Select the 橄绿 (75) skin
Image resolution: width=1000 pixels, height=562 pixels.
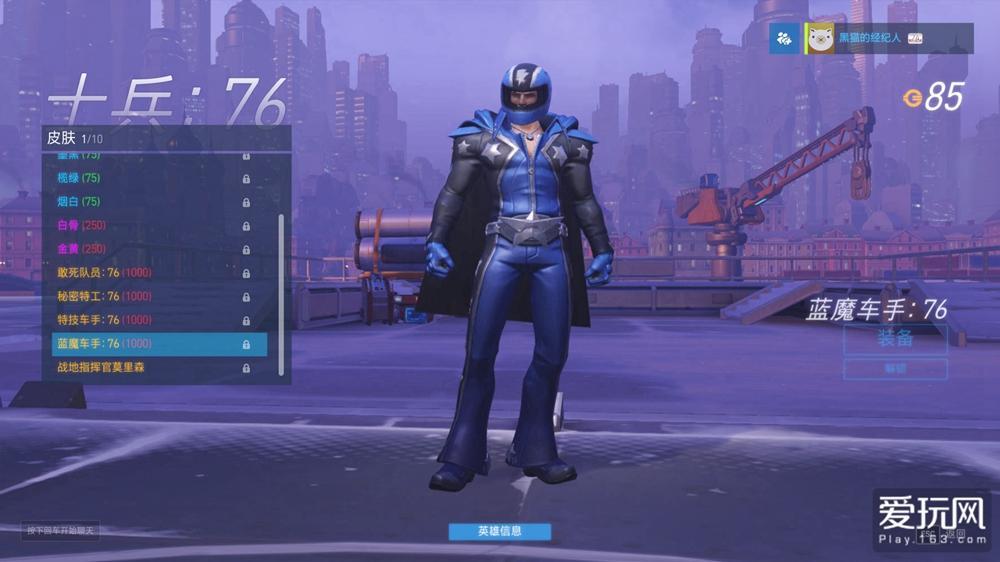[150, 178]
